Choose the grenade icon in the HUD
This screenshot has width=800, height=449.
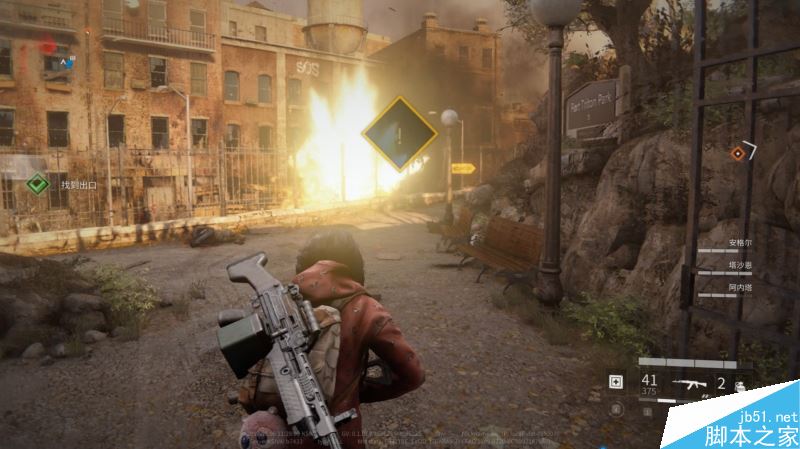click(740, 385)
